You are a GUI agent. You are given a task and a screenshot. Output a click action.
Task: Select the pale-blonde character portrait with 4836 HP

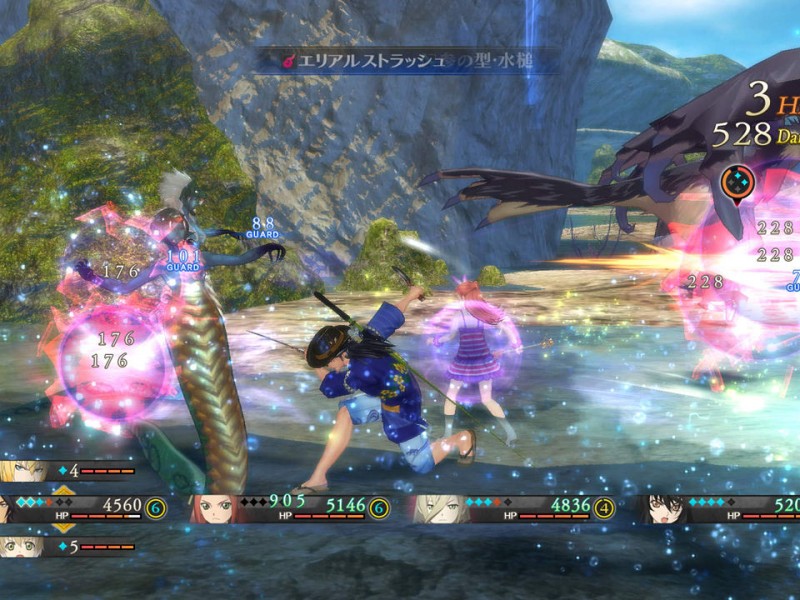[439, 509]
